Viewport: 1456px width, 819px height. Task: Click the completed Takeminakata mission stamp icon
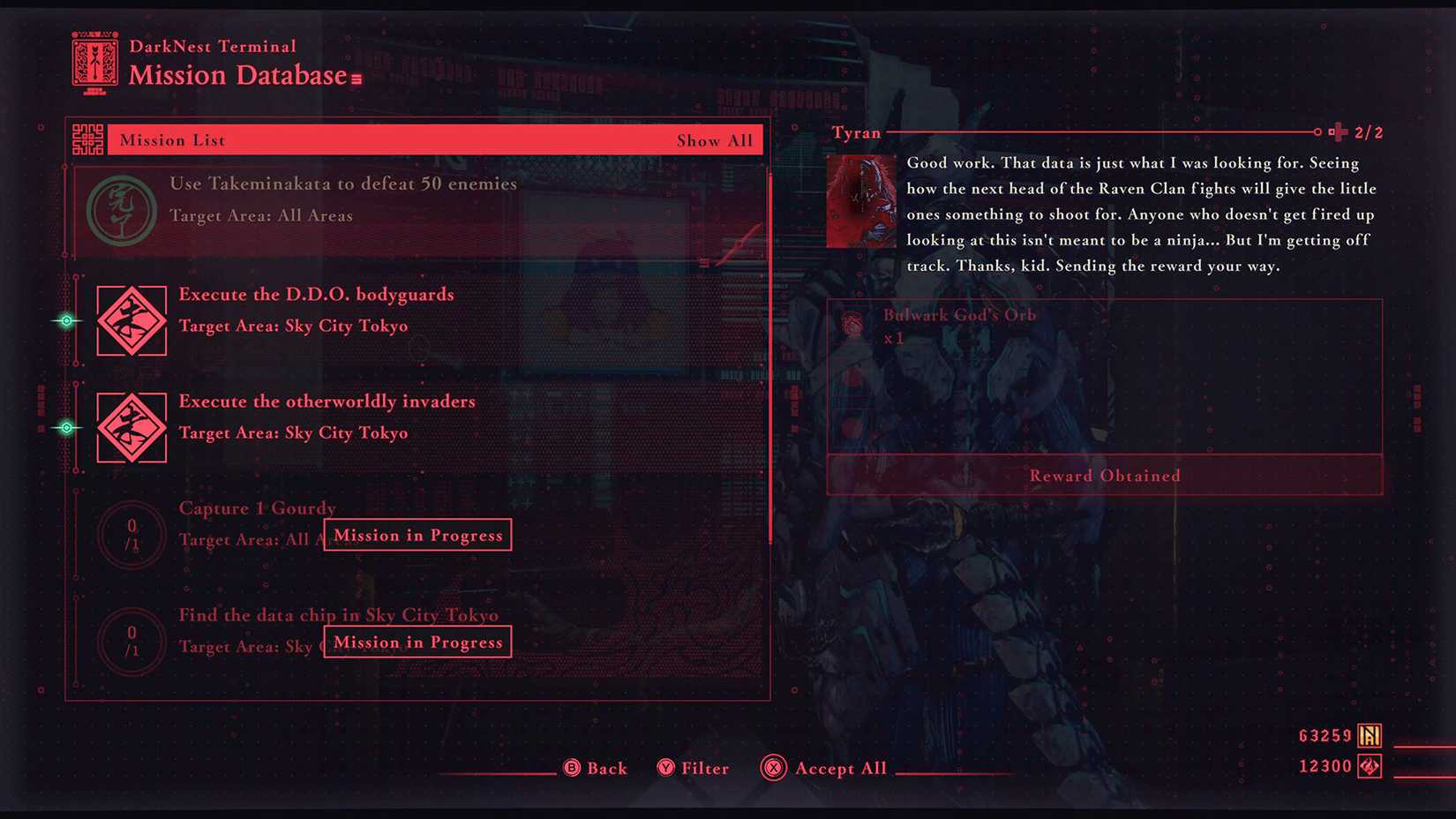[121, 209]
